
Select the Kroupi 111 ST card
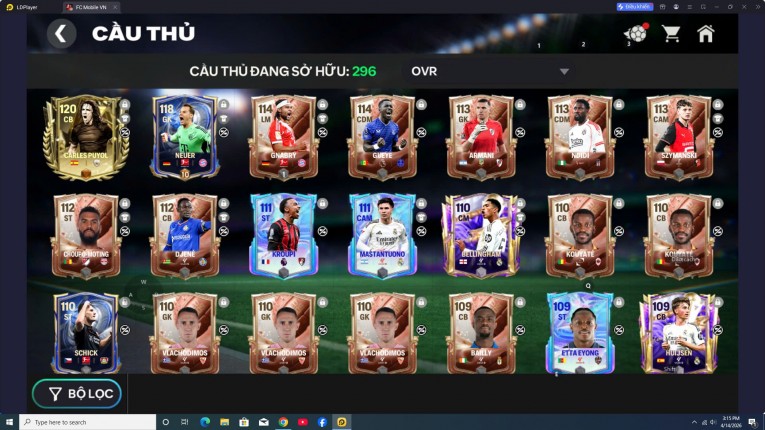click(283, 236)
